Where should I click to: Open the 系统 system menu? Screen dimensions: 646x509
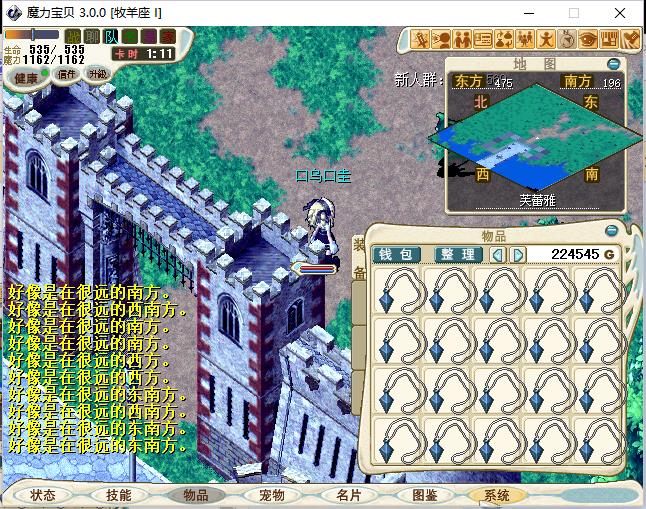(496, 495)
